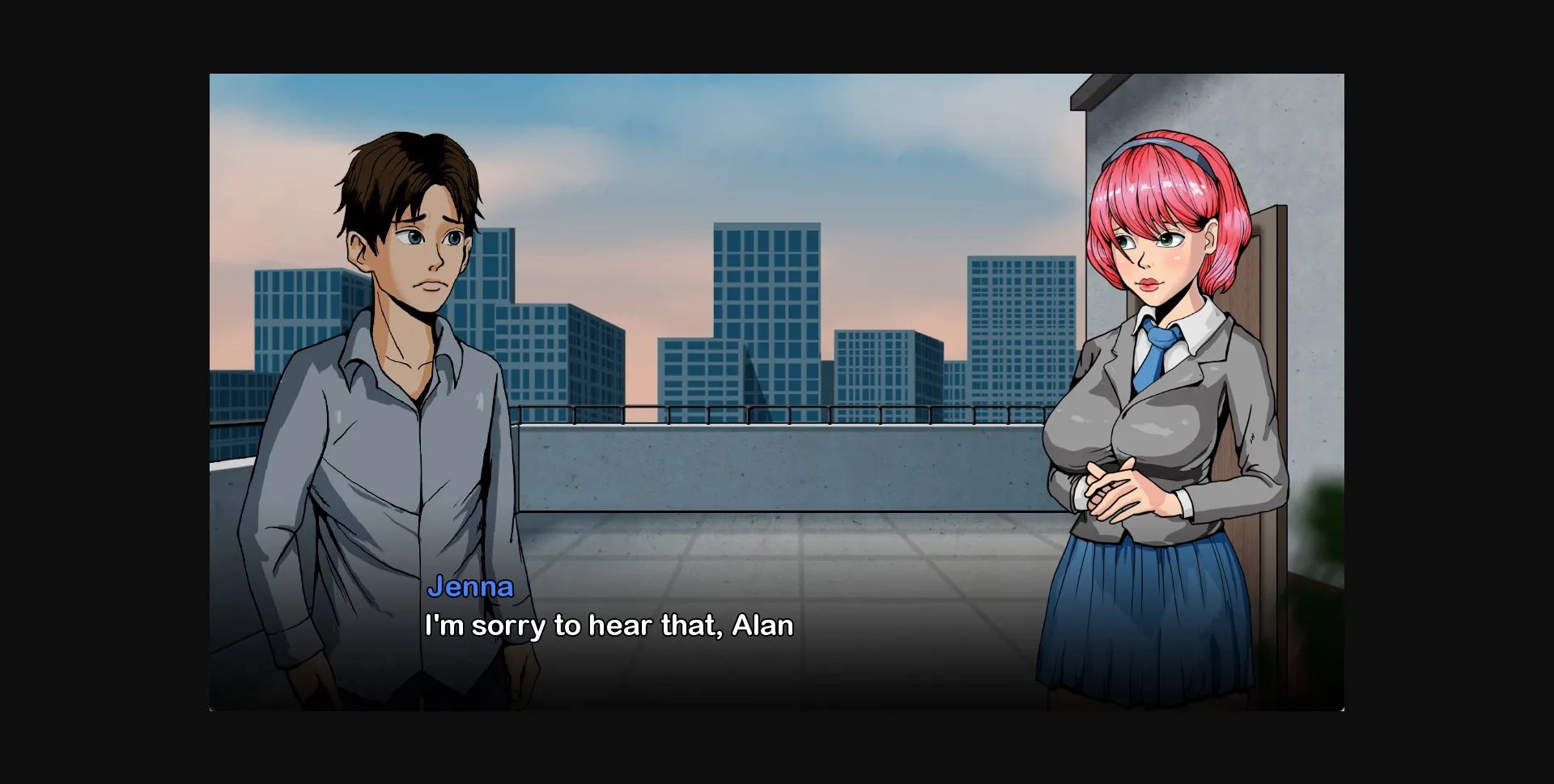1554x784 pixels.
Task: Click the dialogue text to advance conversation
Action: click(x=607, y=625)
